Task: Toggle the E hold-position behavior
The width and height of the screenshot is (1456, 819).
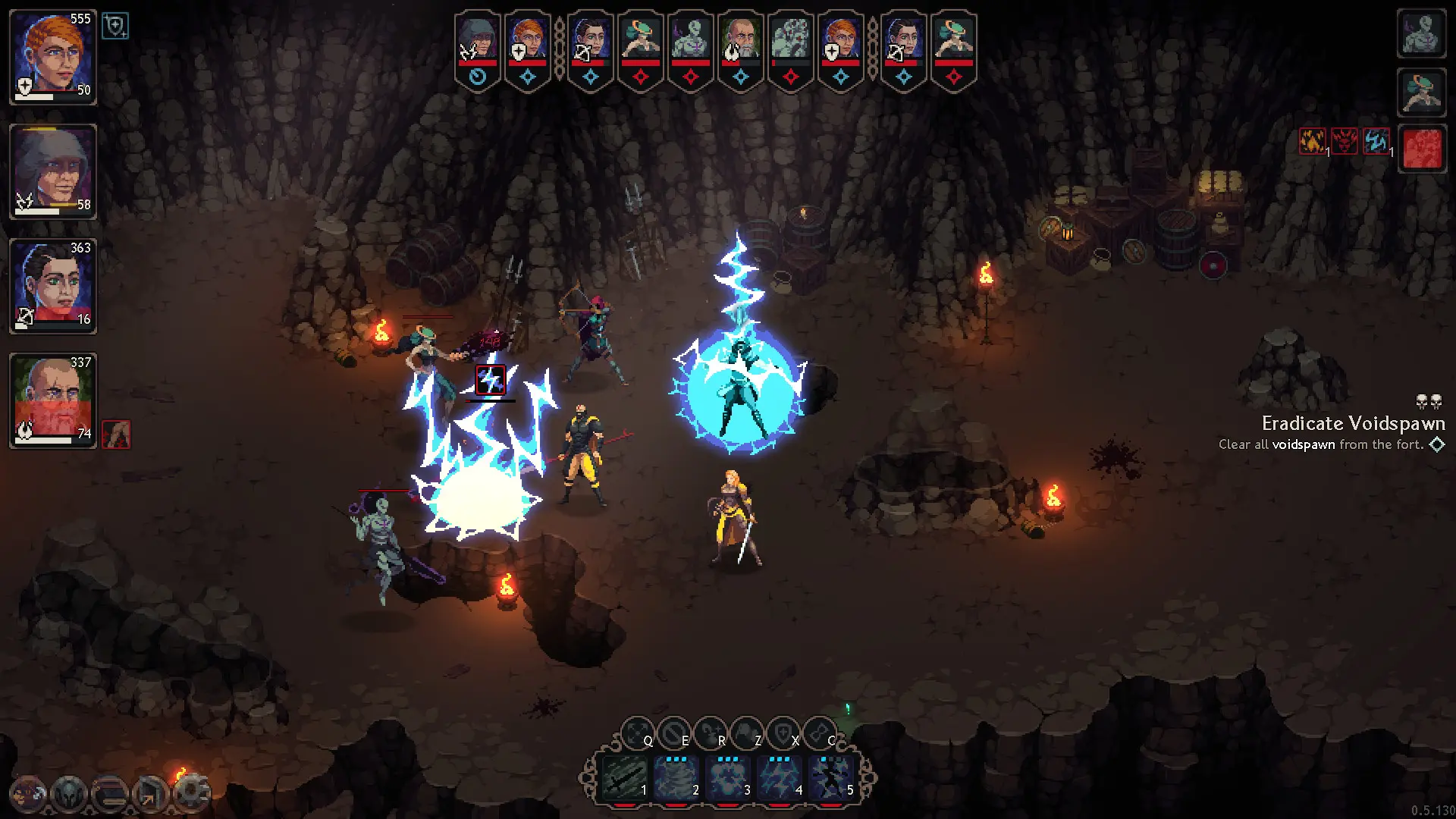Action: pyautogui.click(x=673, y=731)
